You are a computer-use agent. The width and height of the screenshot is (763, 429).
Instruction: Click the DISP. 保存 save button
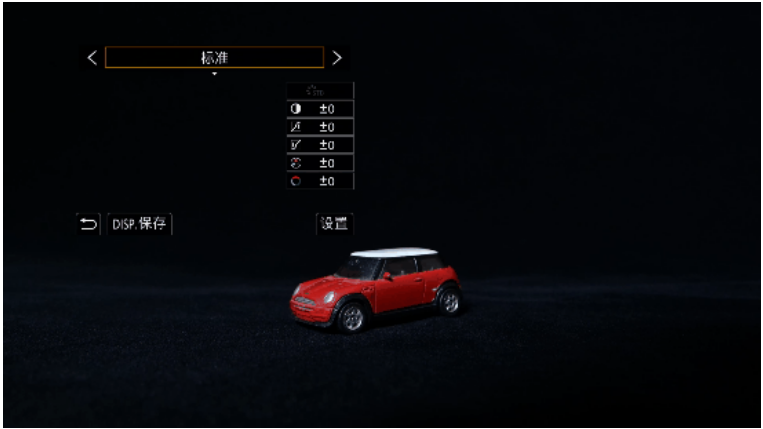pos(139,224)
